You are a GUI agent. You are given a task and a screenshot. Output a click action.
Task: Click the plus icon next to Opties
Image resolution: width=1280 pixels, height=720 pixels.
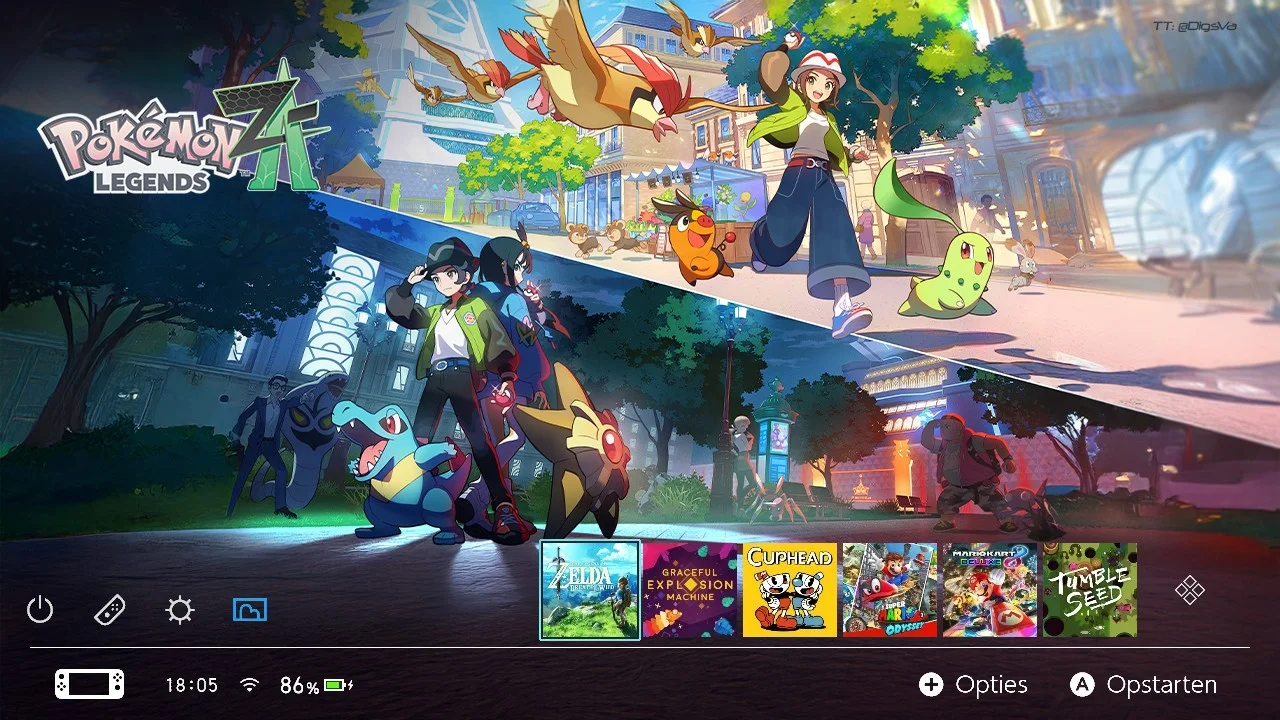click(933, 685)
